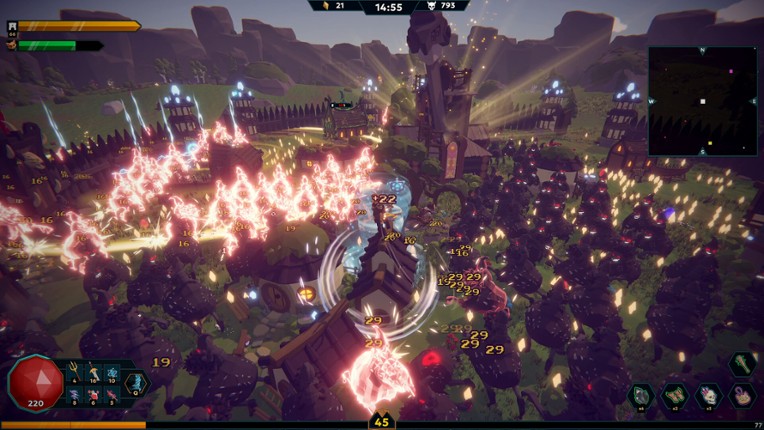Screen dimensions: 764x430
Task: Select the green crystal item hexagon
Action: coord(640,396)
